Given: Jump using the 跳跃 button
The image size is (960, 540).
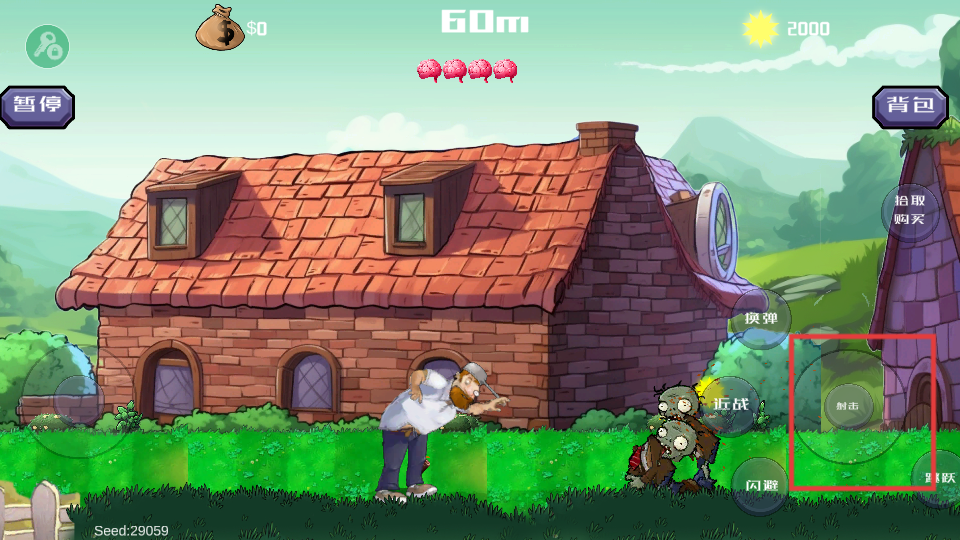Looking at the screenshot, I should click(x=938, y=478).
